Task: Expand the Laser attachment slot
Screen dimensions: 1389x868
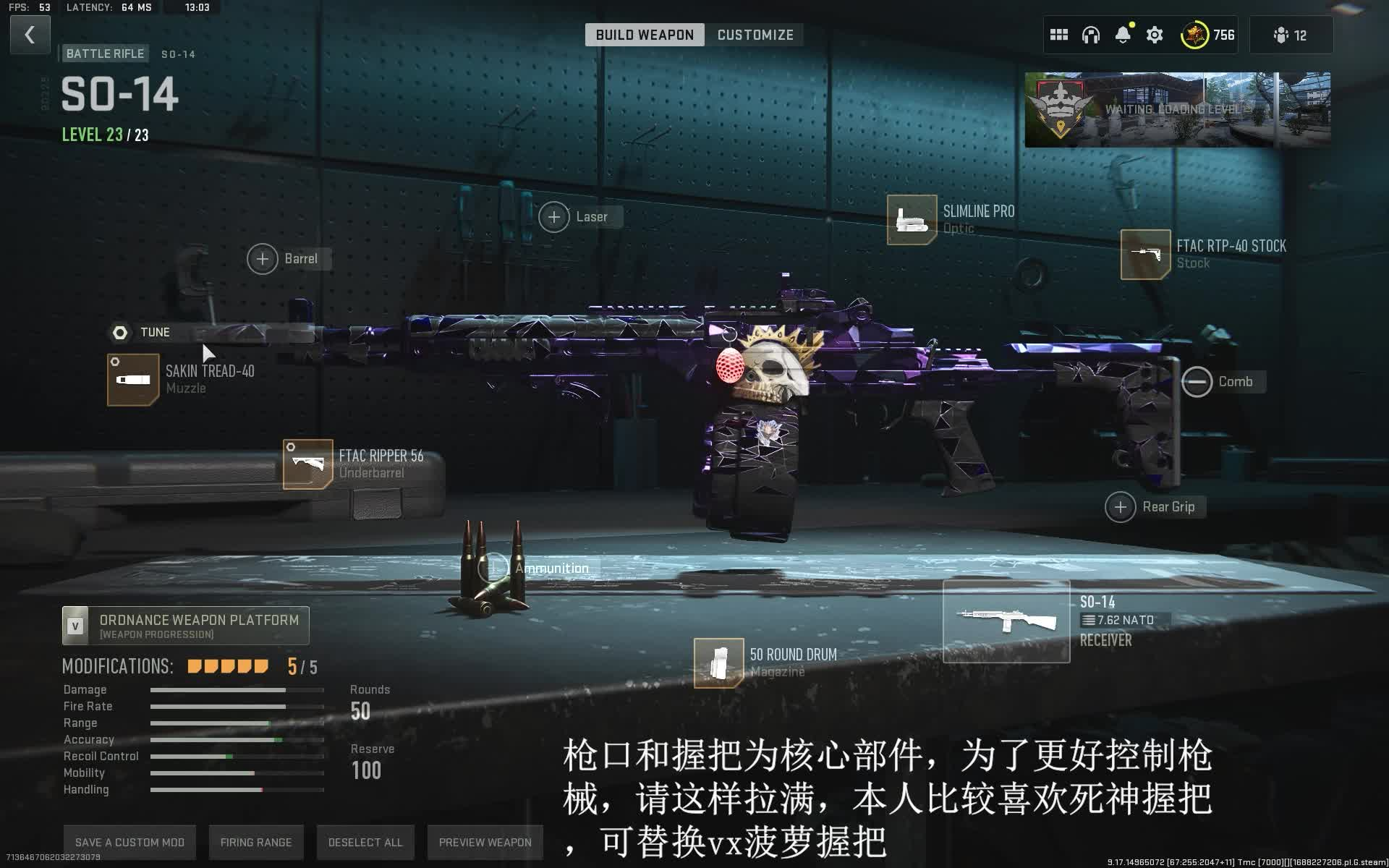Action: (x=554, y=216)
